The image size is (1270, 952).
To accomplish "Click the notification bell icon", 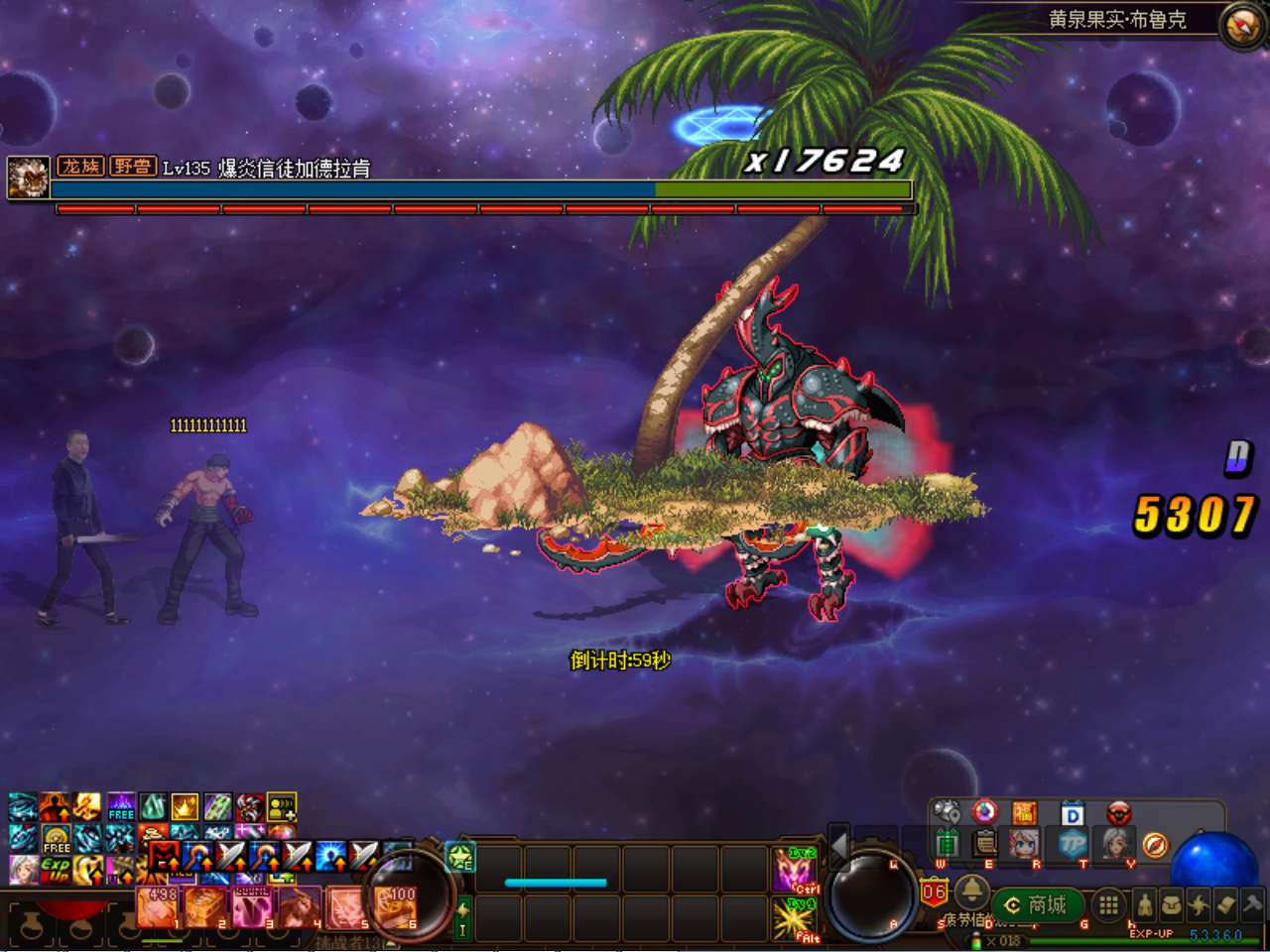I will pos(972,893).
